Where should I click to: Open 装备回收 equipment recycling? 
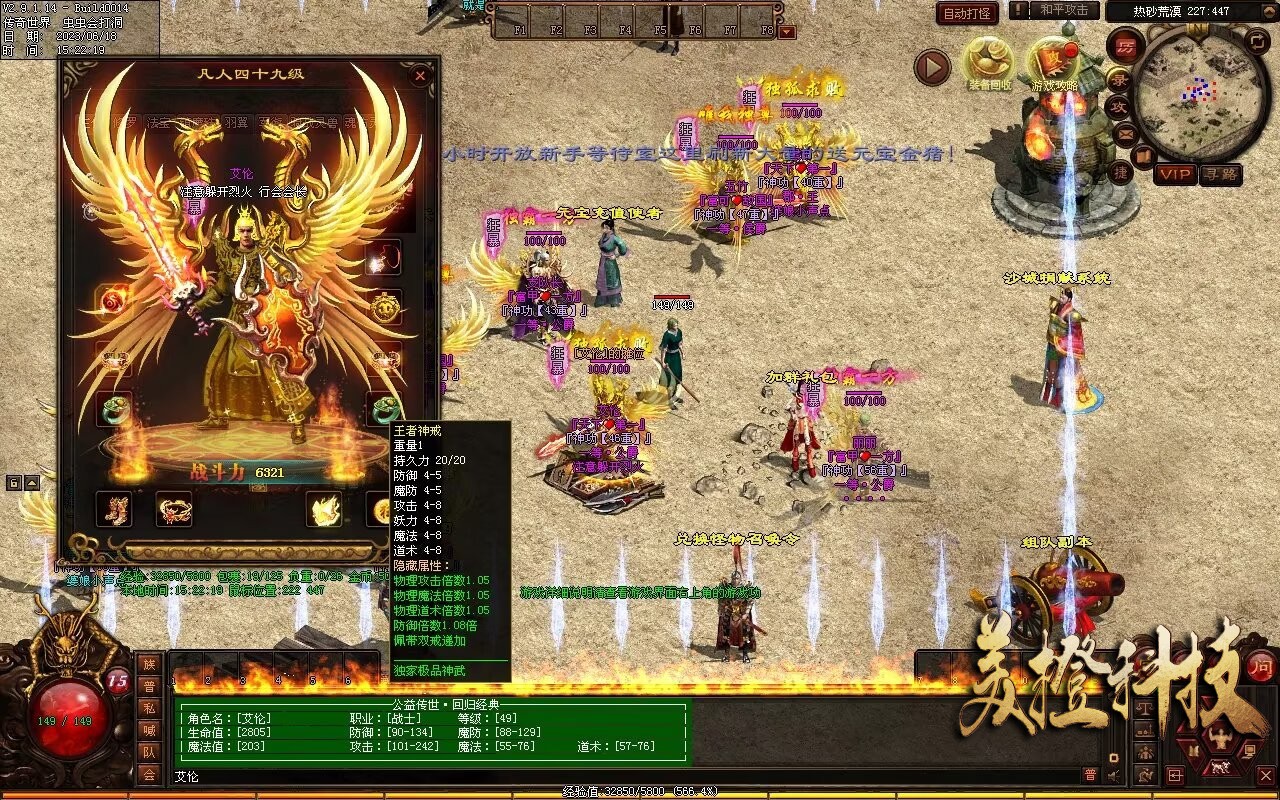pos(989,64)
